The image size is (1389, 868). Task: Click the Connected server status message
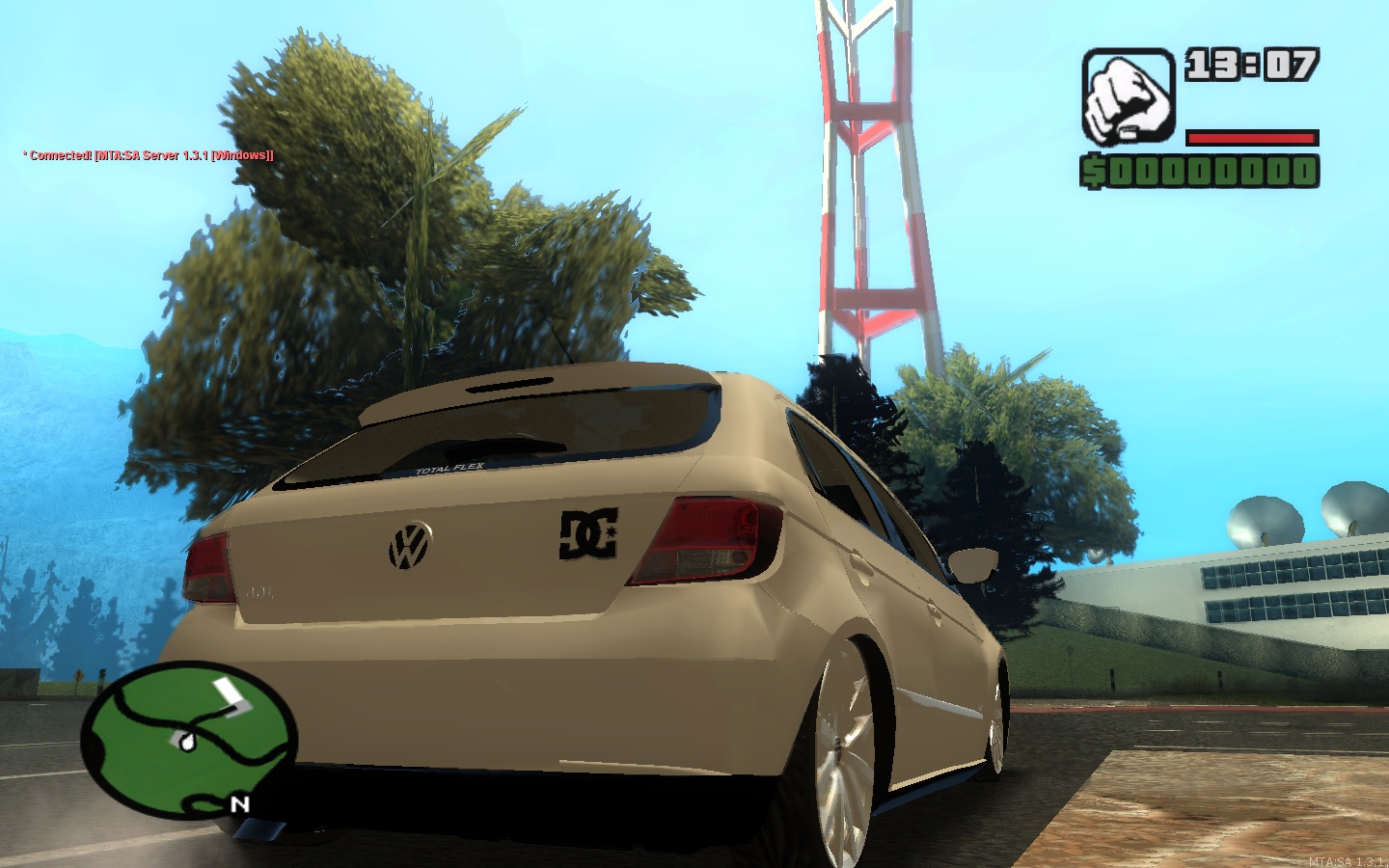[147, 153]
